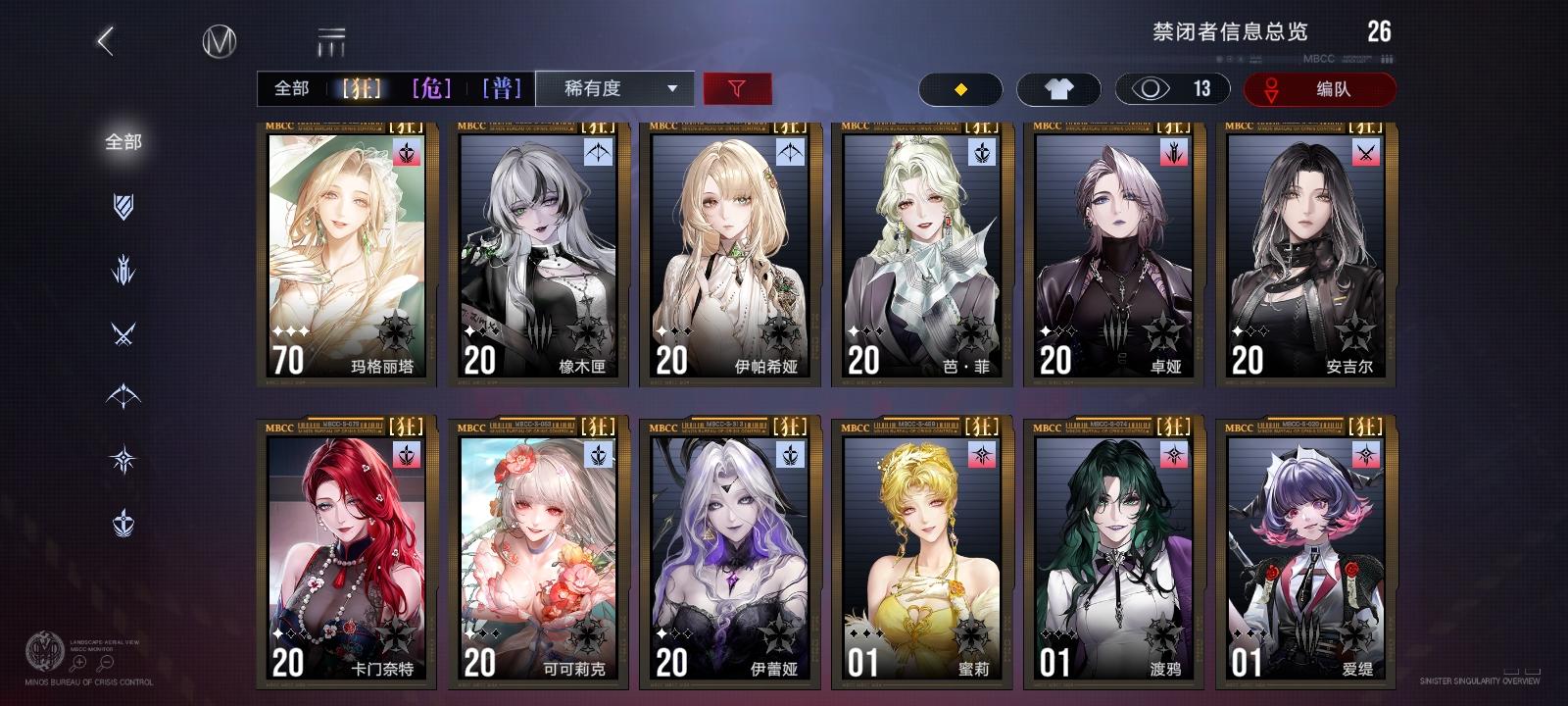Viewport: 1568px width, 706px height.
Task: Open the character card for 渡鸦
Action: pos(1114,549)
